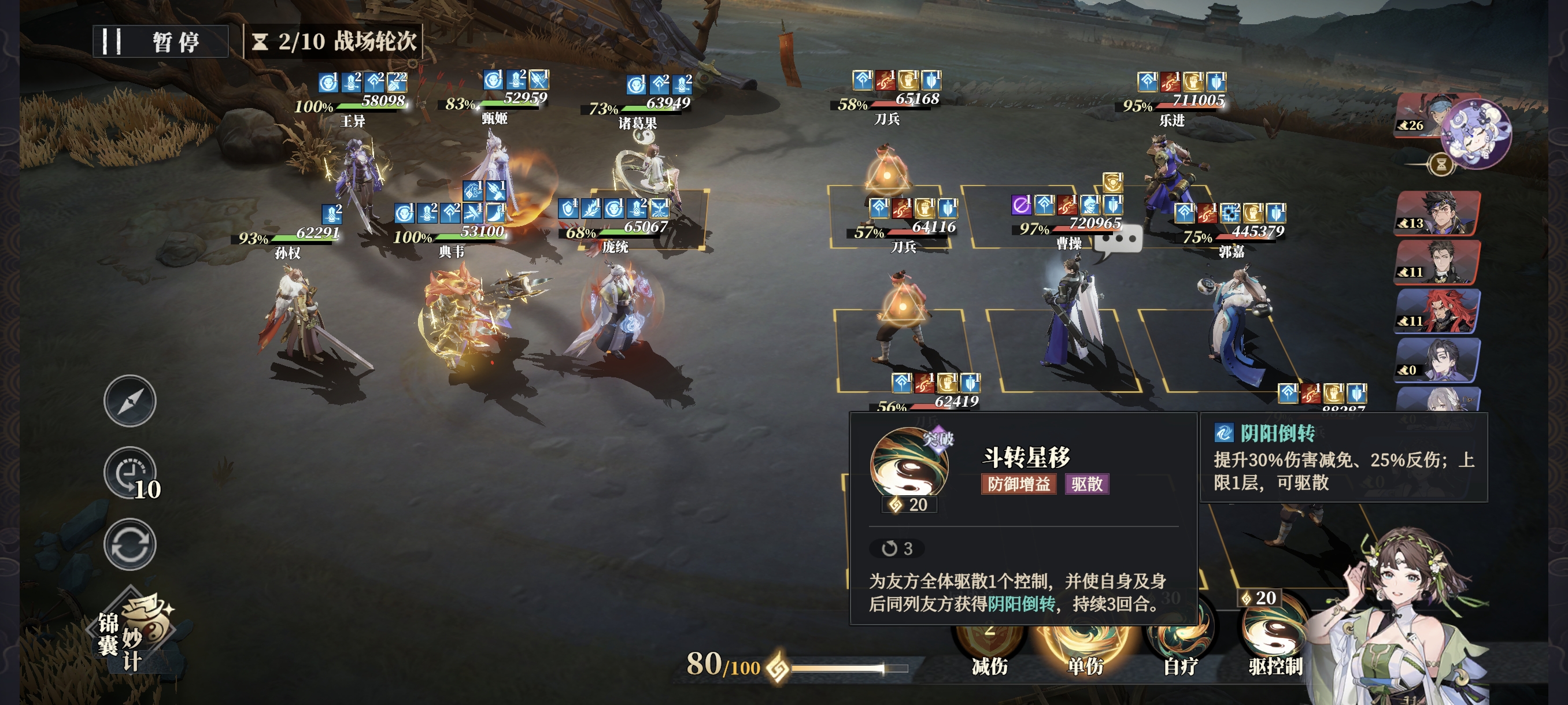
Task: Select the turn-order portrait with speed 0
Action: click(x=1437, y=359)
